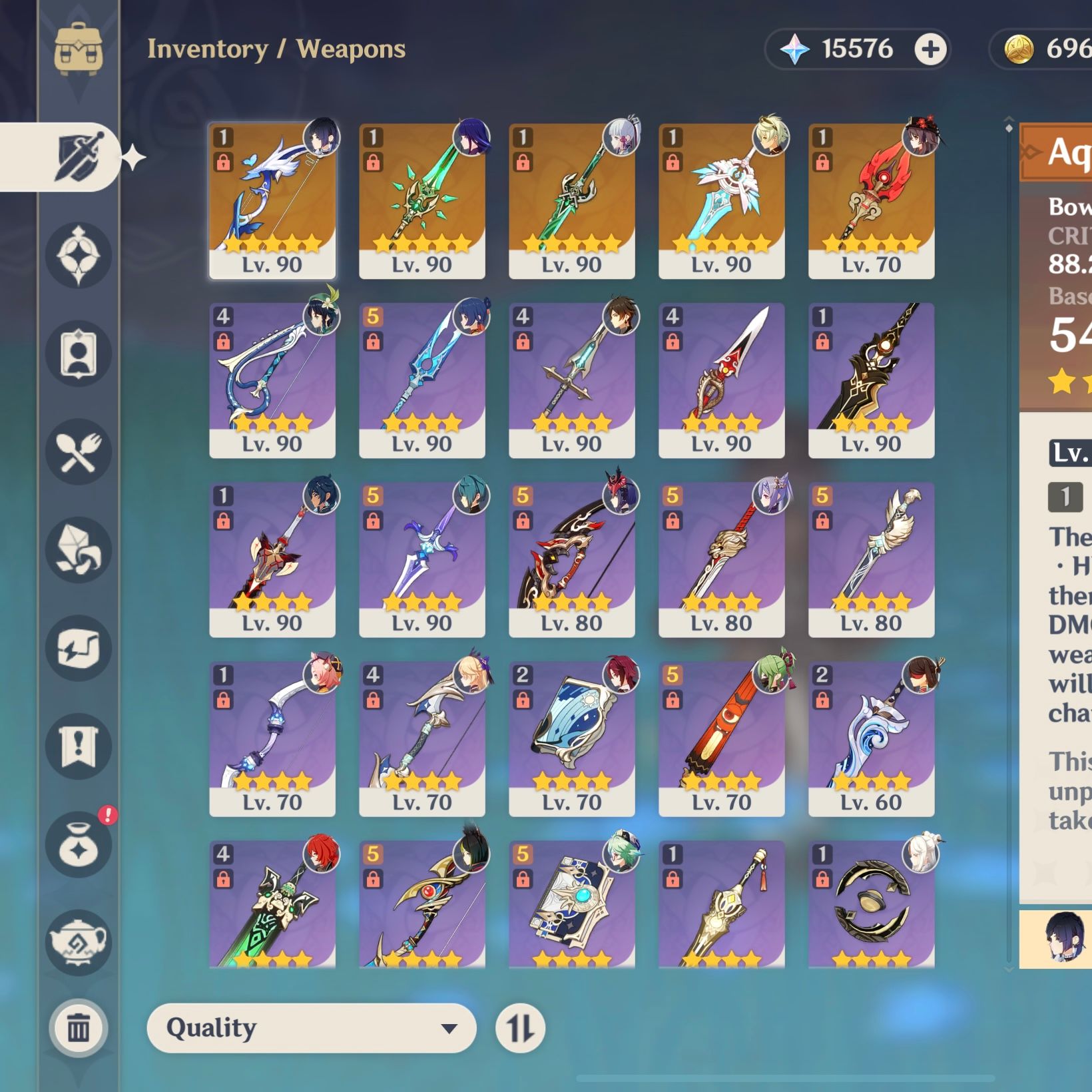The height and width of the screenshot is (1092, 1092).
Task: Open the character profiles icon in sidebar
Action: [x=79, y=353]
